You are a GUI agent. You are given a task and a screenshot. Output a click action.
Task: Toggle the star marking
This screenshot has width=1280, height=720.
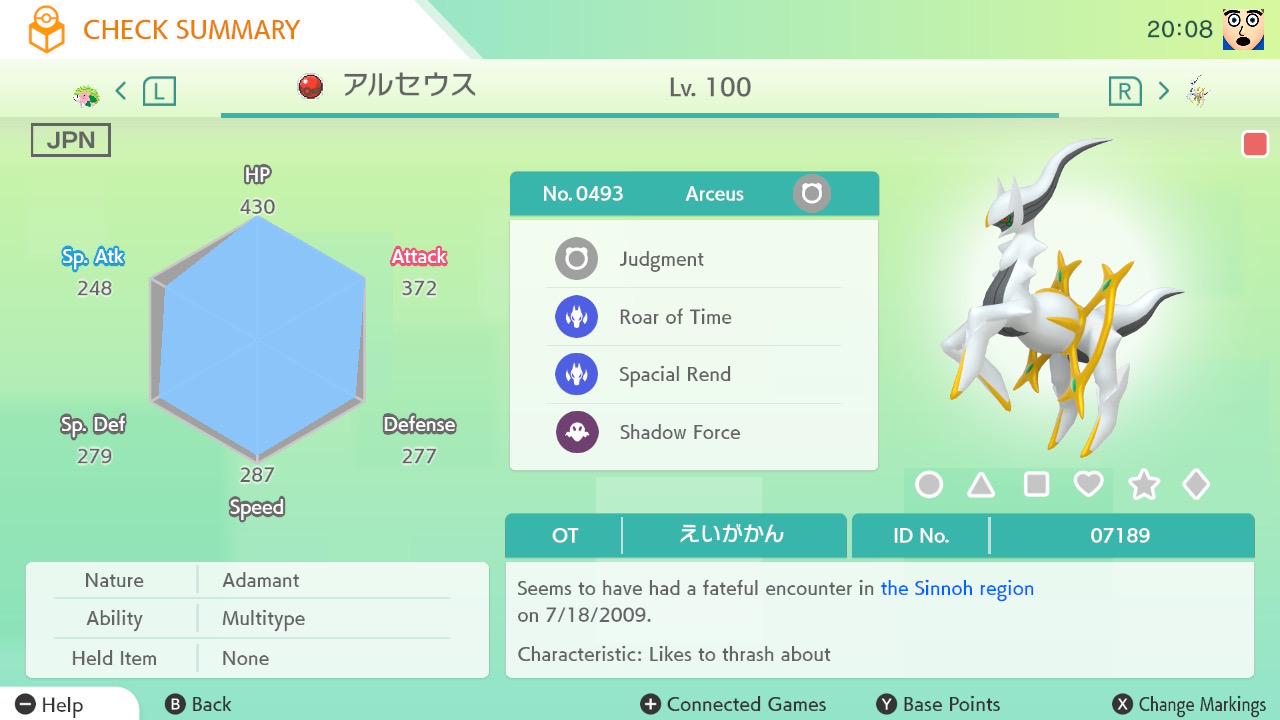click(x=1143, y=485)
